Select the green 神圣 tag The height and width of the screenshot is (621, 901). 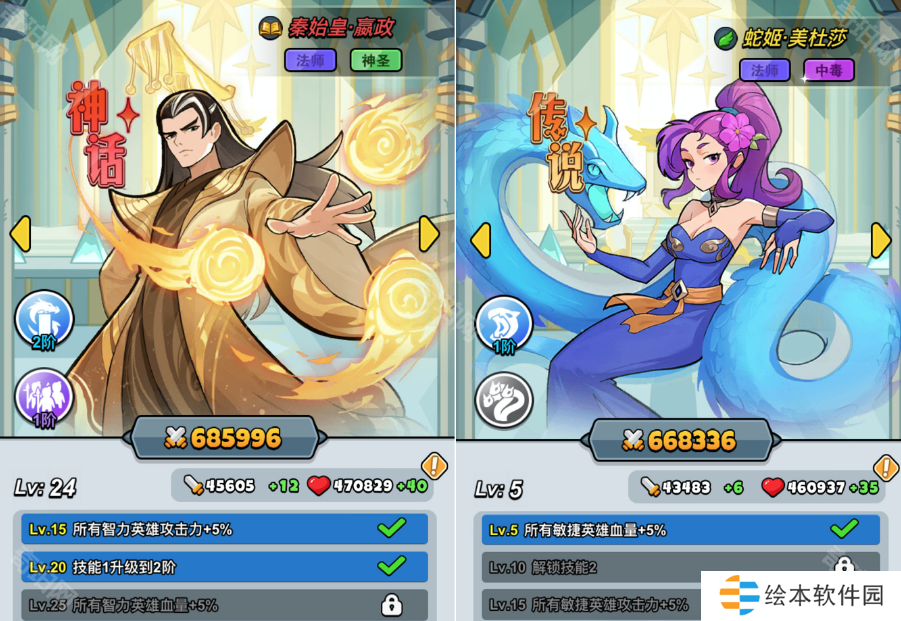376,60
